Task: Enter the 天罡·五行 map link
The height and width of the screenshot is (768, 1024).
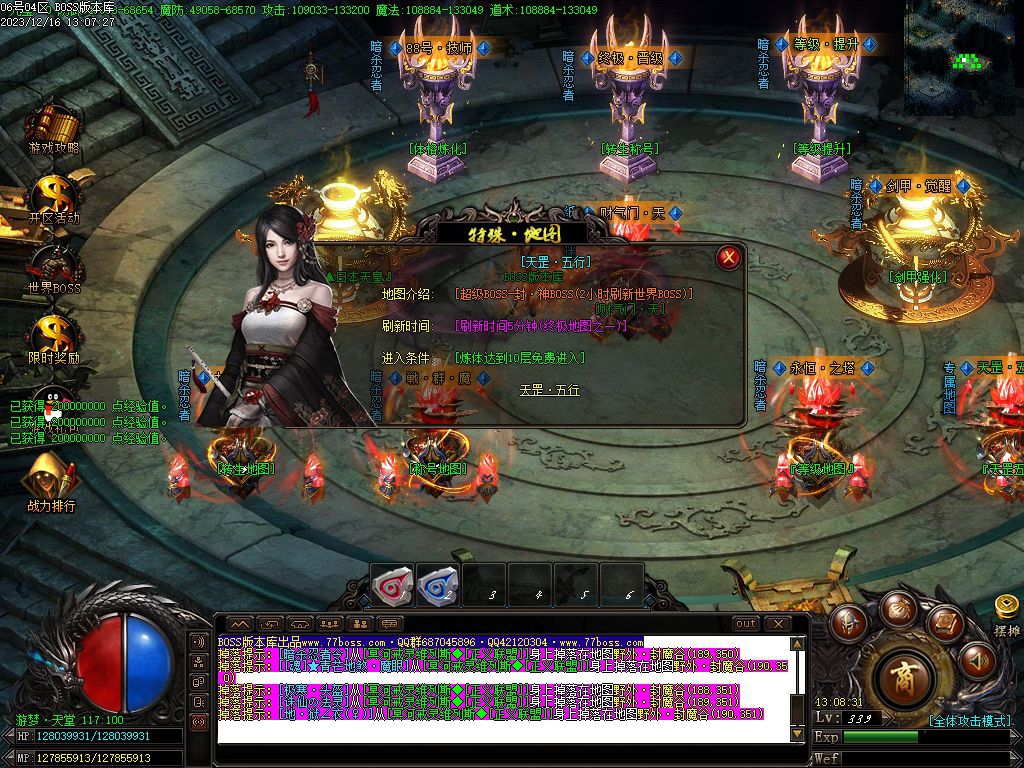Action: tap(549, 390)
